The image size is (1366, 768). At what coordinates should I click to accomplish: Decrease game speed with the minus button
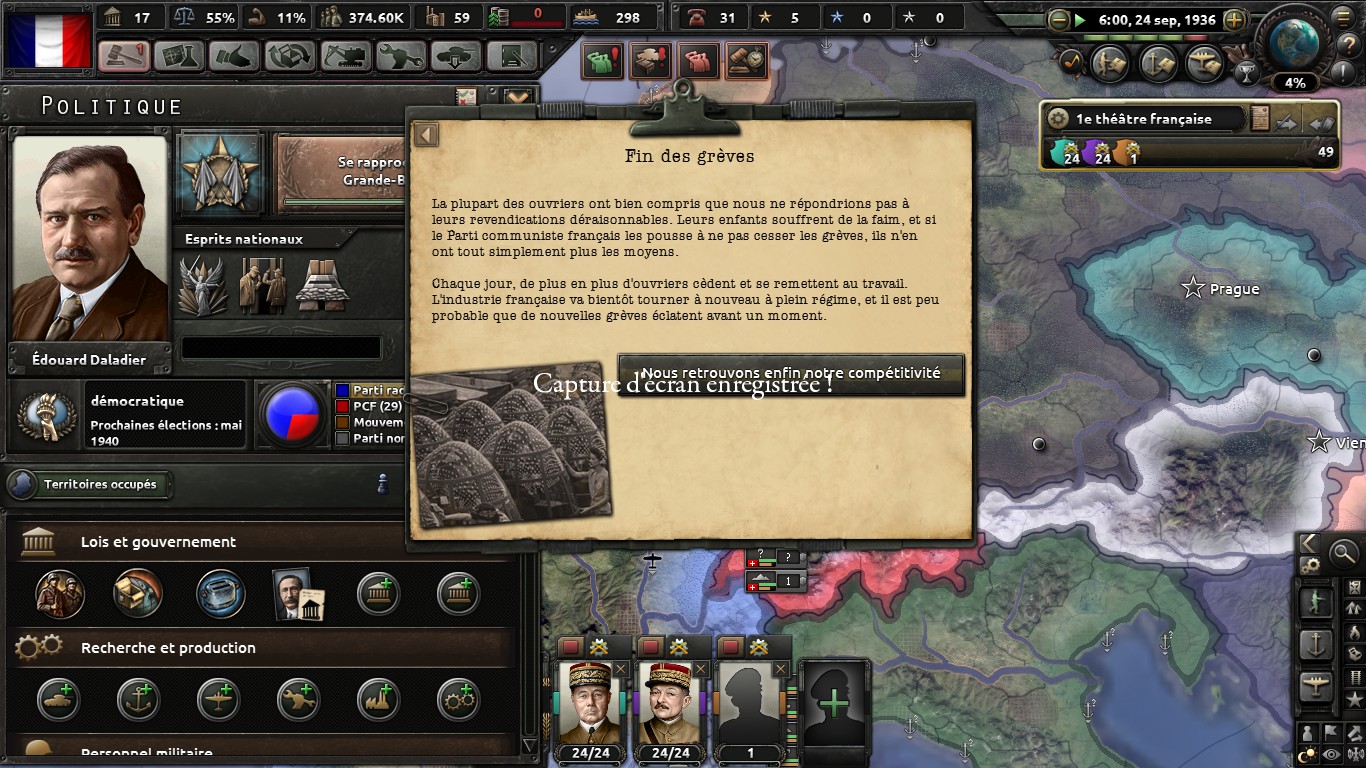(1059, 20)
